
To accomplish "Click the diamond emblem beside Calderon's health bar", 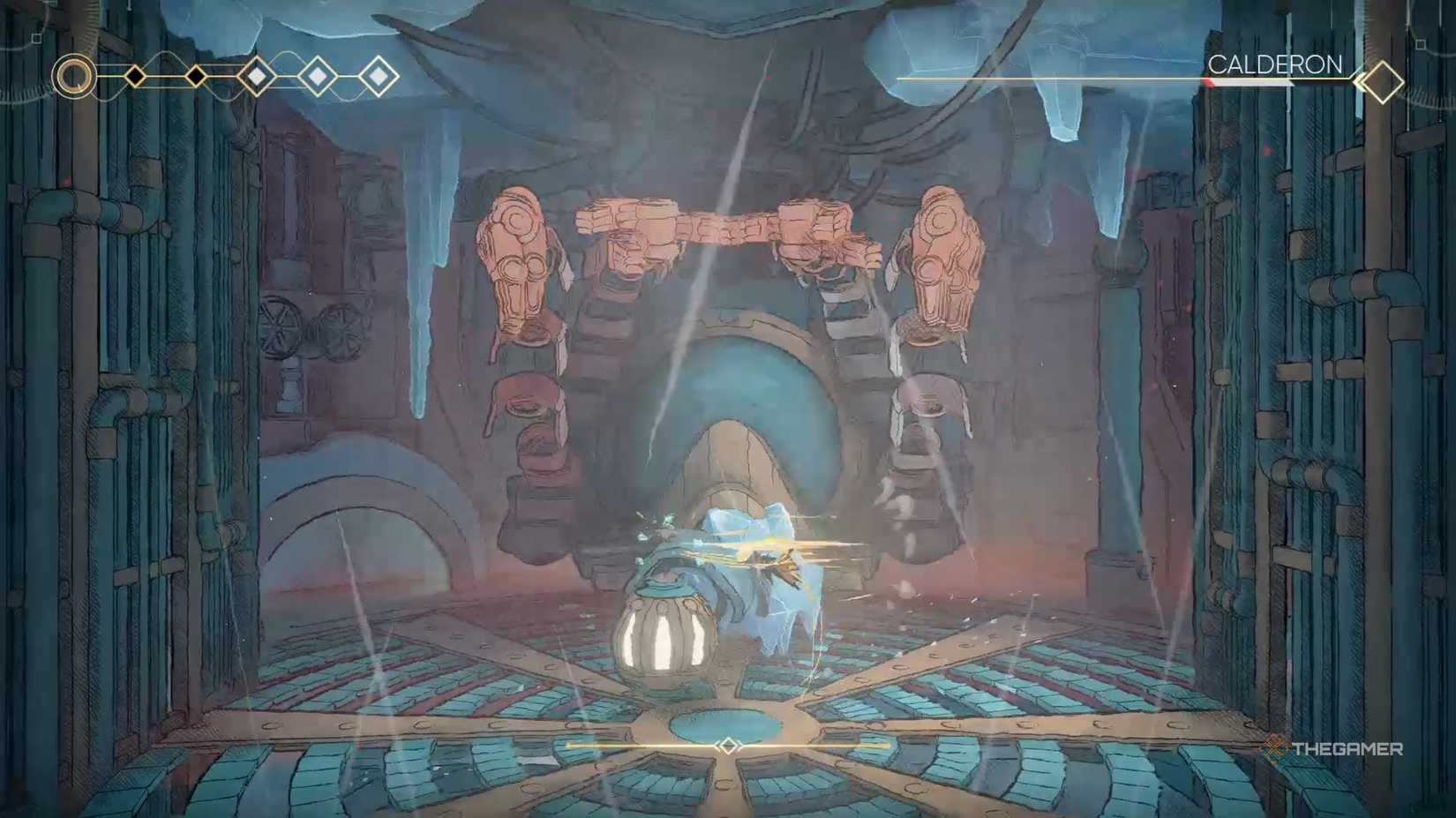I will tap(1383, 80).
